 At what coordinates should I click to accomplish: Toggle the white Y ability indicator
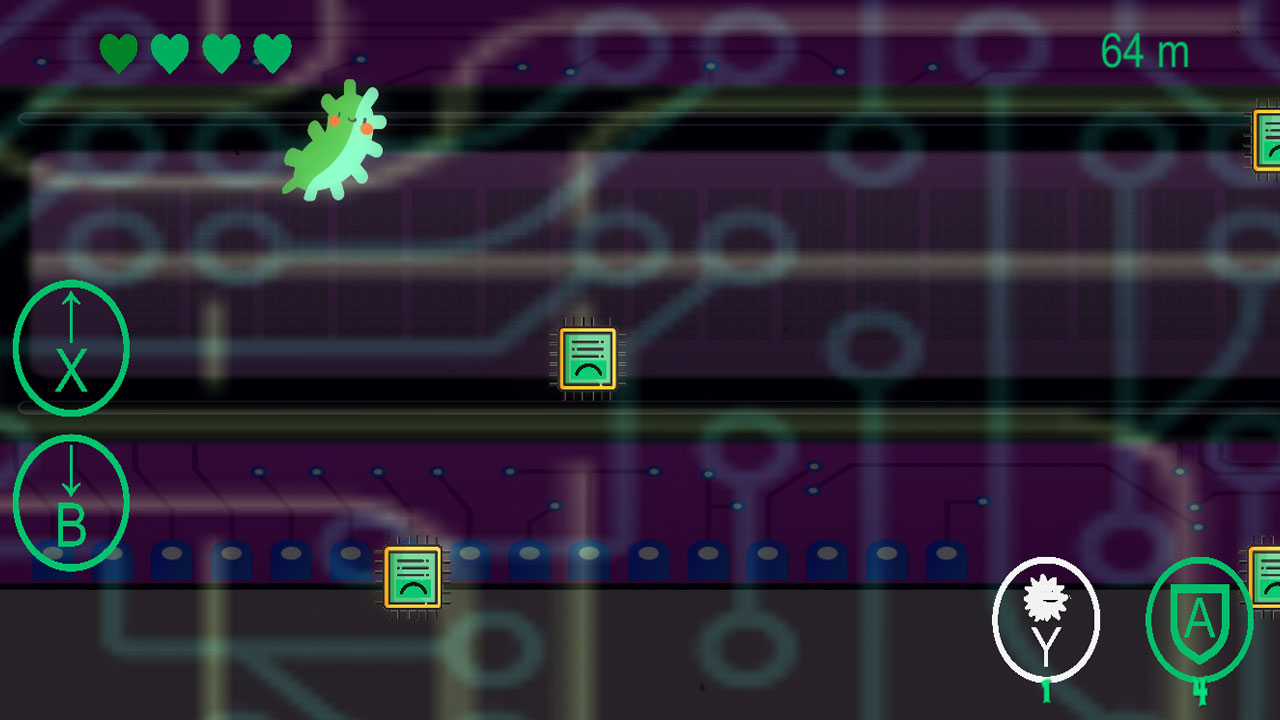pos(1046,618)
